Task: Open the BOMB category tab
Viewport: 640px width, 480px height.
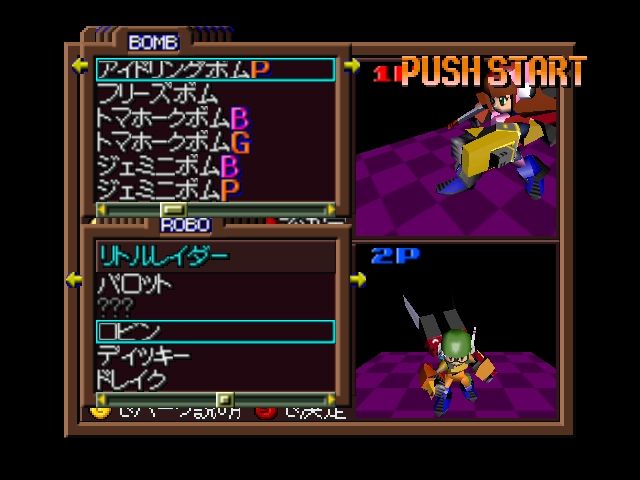Action: 153,42
